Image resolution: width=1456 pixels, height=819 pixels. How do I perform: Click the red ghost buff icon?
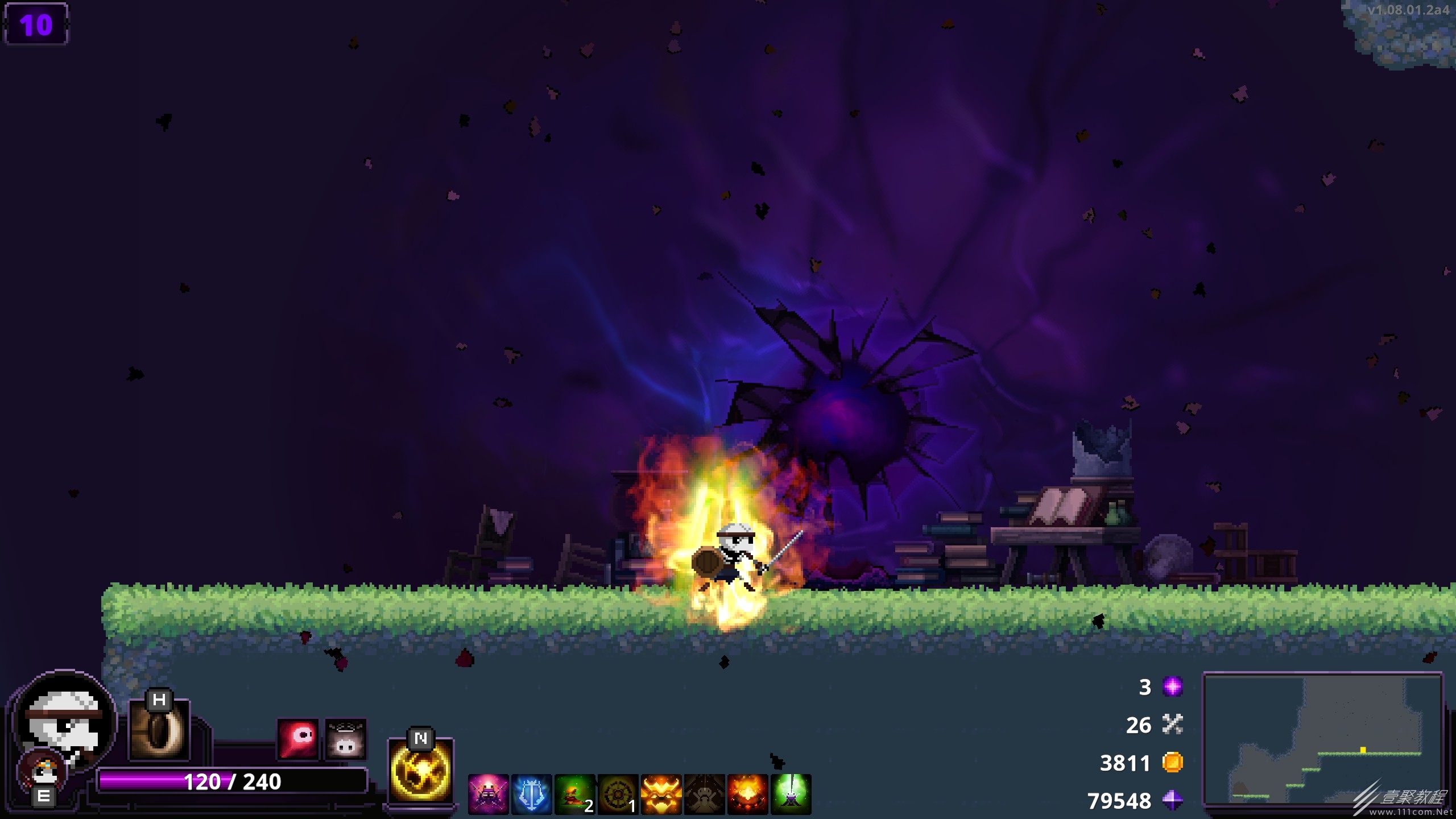tap(297, 739)
